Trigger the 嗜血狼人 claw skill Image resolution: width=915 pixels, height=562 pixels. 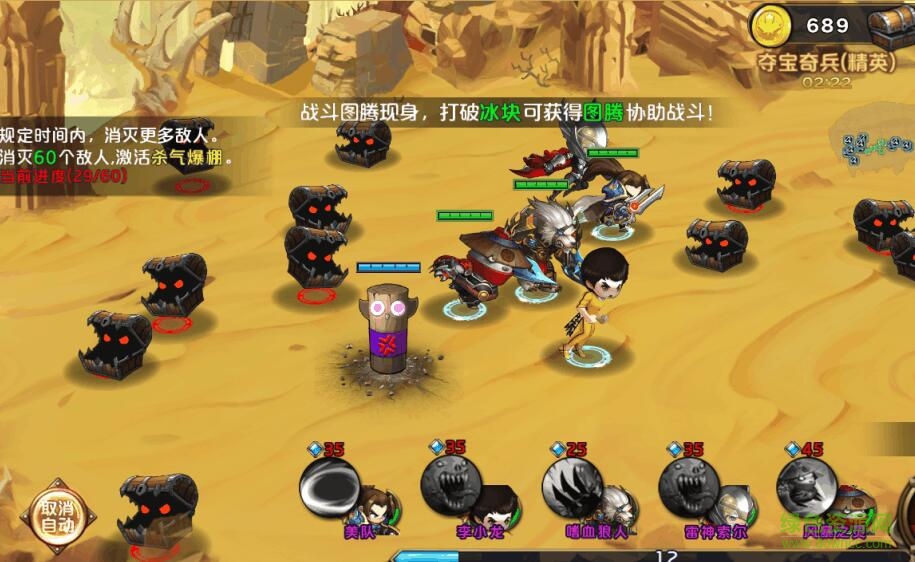coord(572,487)
